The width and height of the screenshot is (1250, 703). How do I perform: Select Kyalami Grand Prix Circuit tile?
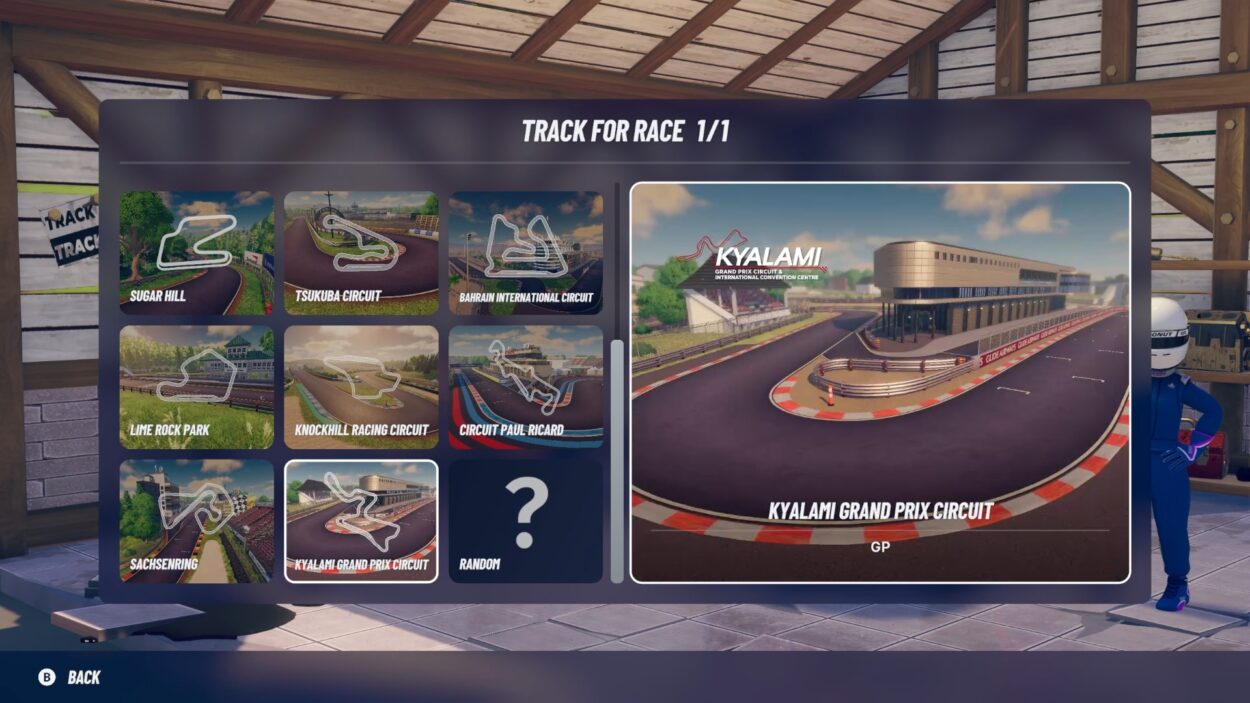pyautogui.click(x=361, y=521)
